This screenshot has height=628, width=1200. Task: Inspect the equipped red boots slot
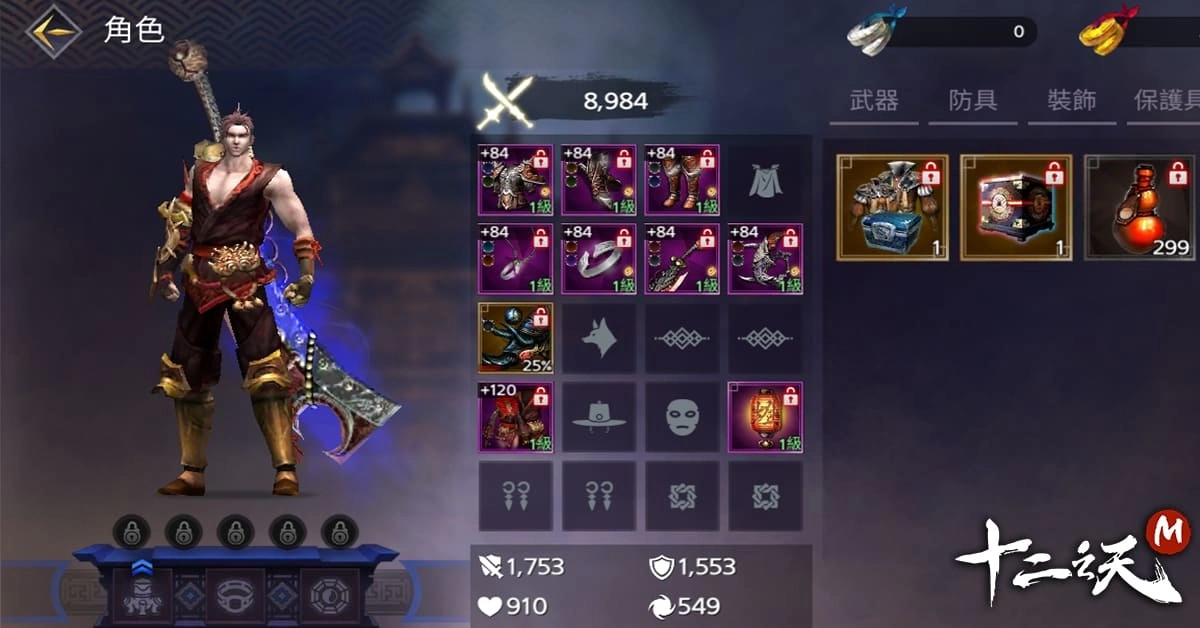tap(681, 180)
